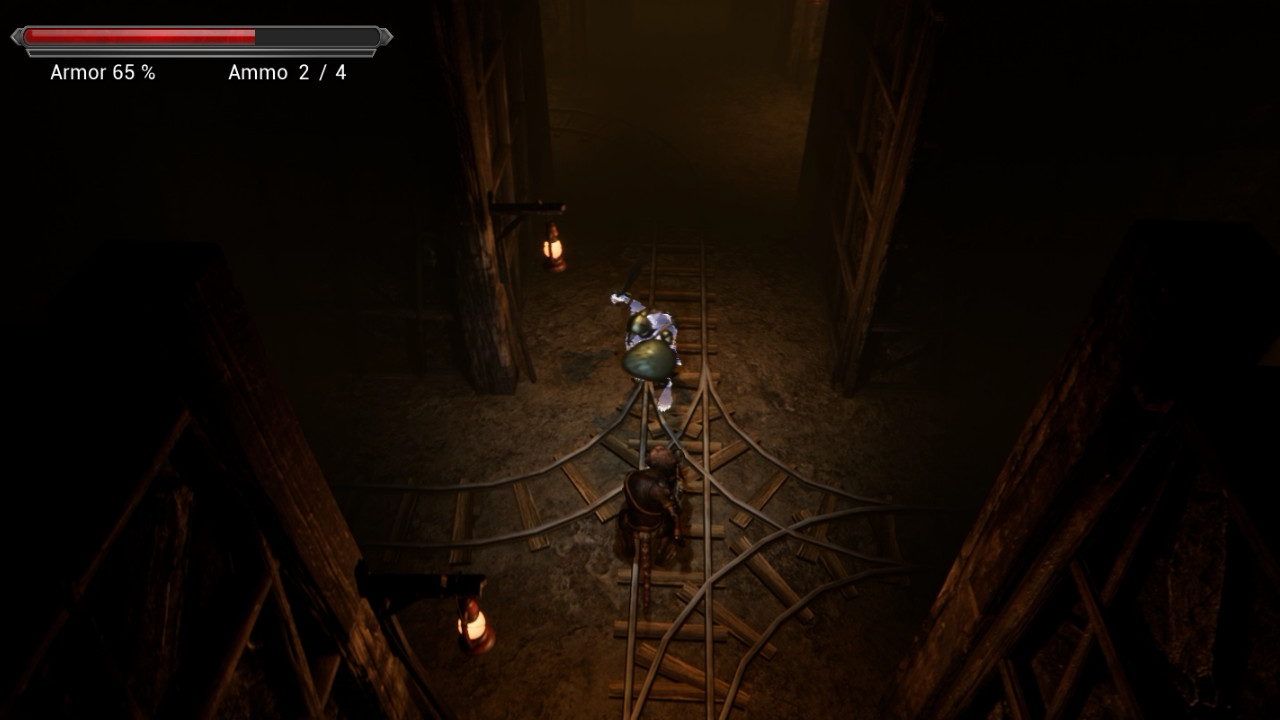
Task: Expand the Ammo counter display
Action: tap(289, 73)
